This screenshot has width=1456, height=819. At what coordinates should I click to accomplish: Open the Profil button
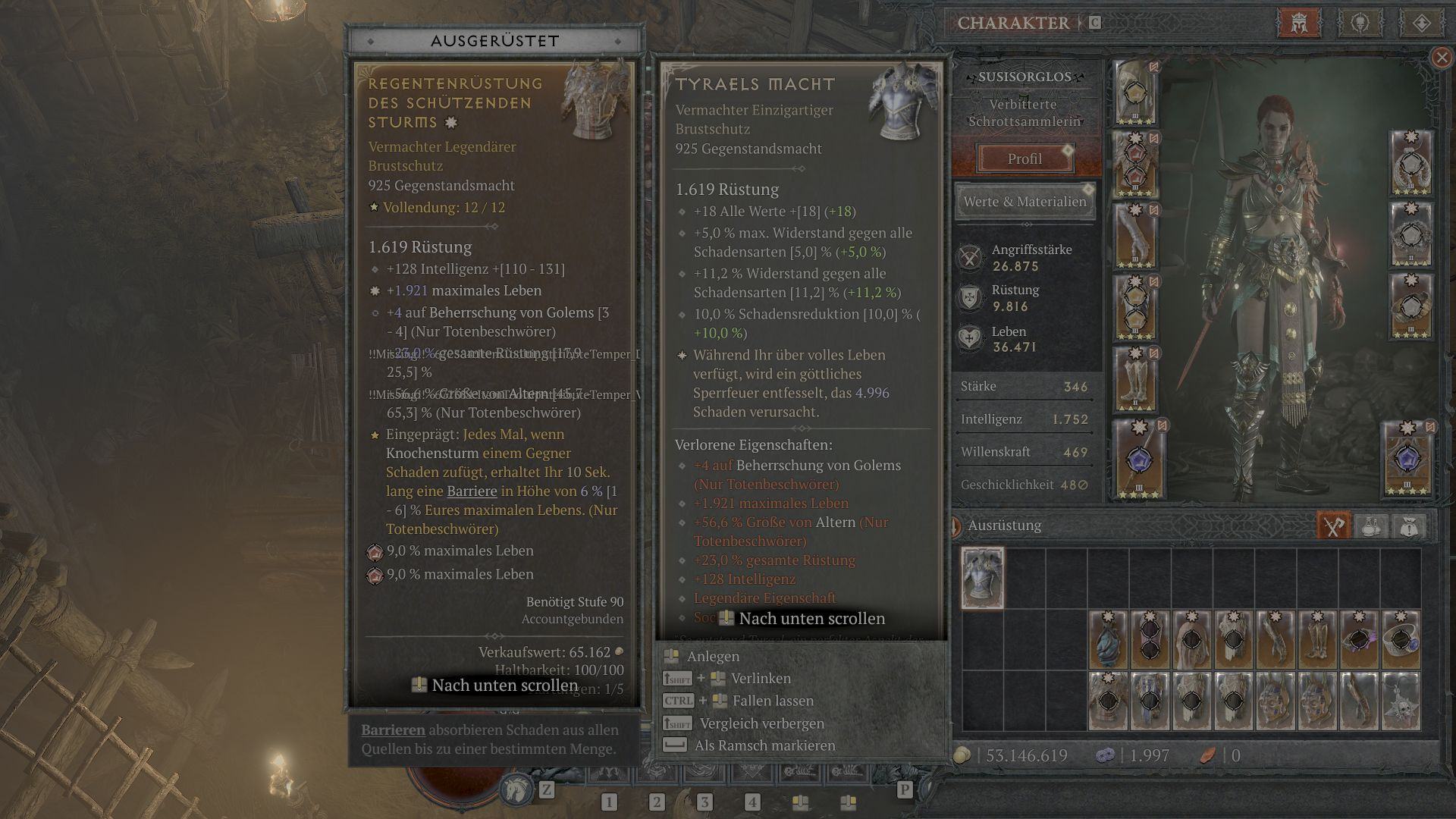[x=1024, y=158]
